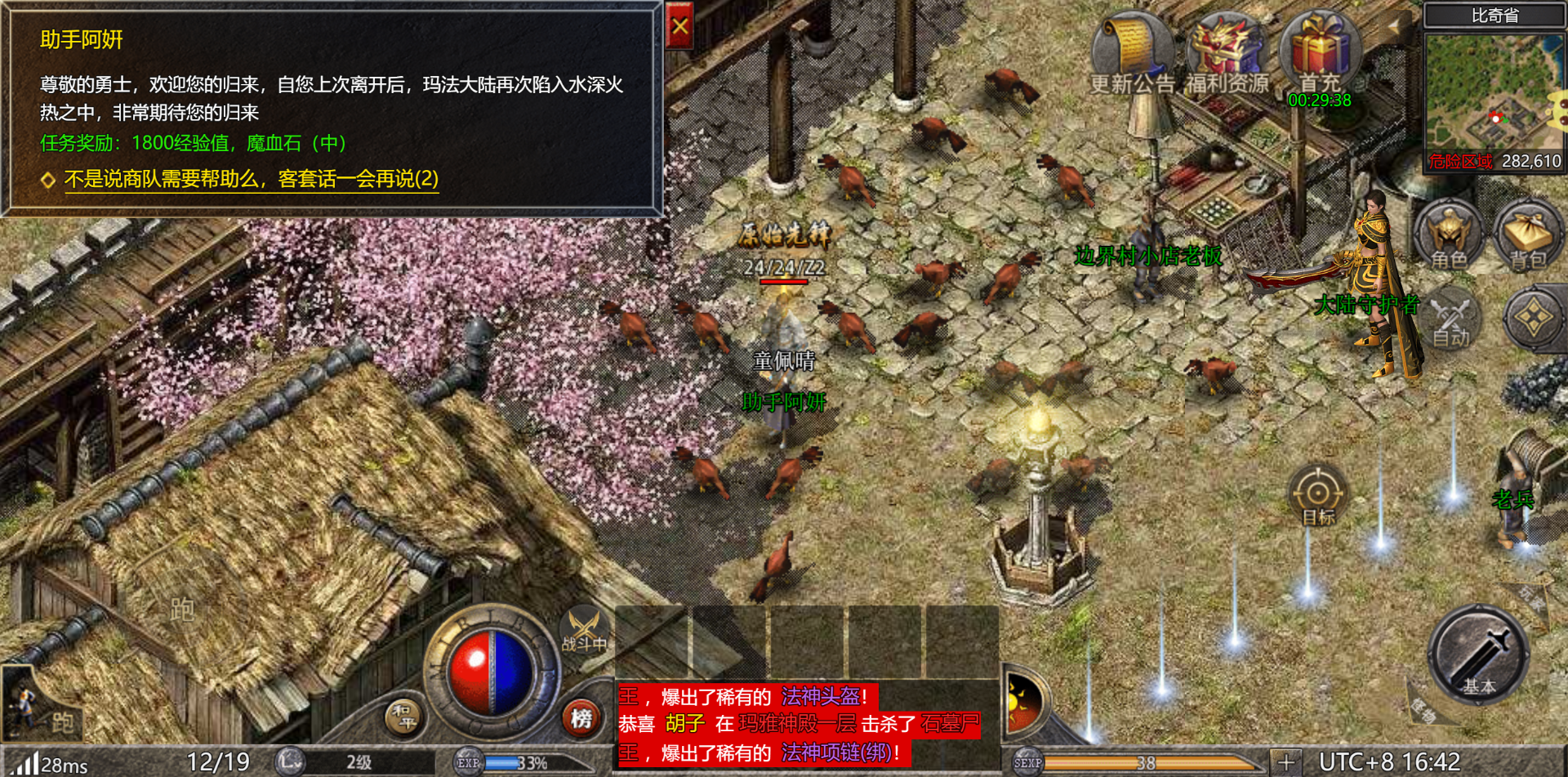The width and height of the screenshot is (1568, 777).
Task: Open the 角色 character sheet
Action: [x=1449, y=235]
